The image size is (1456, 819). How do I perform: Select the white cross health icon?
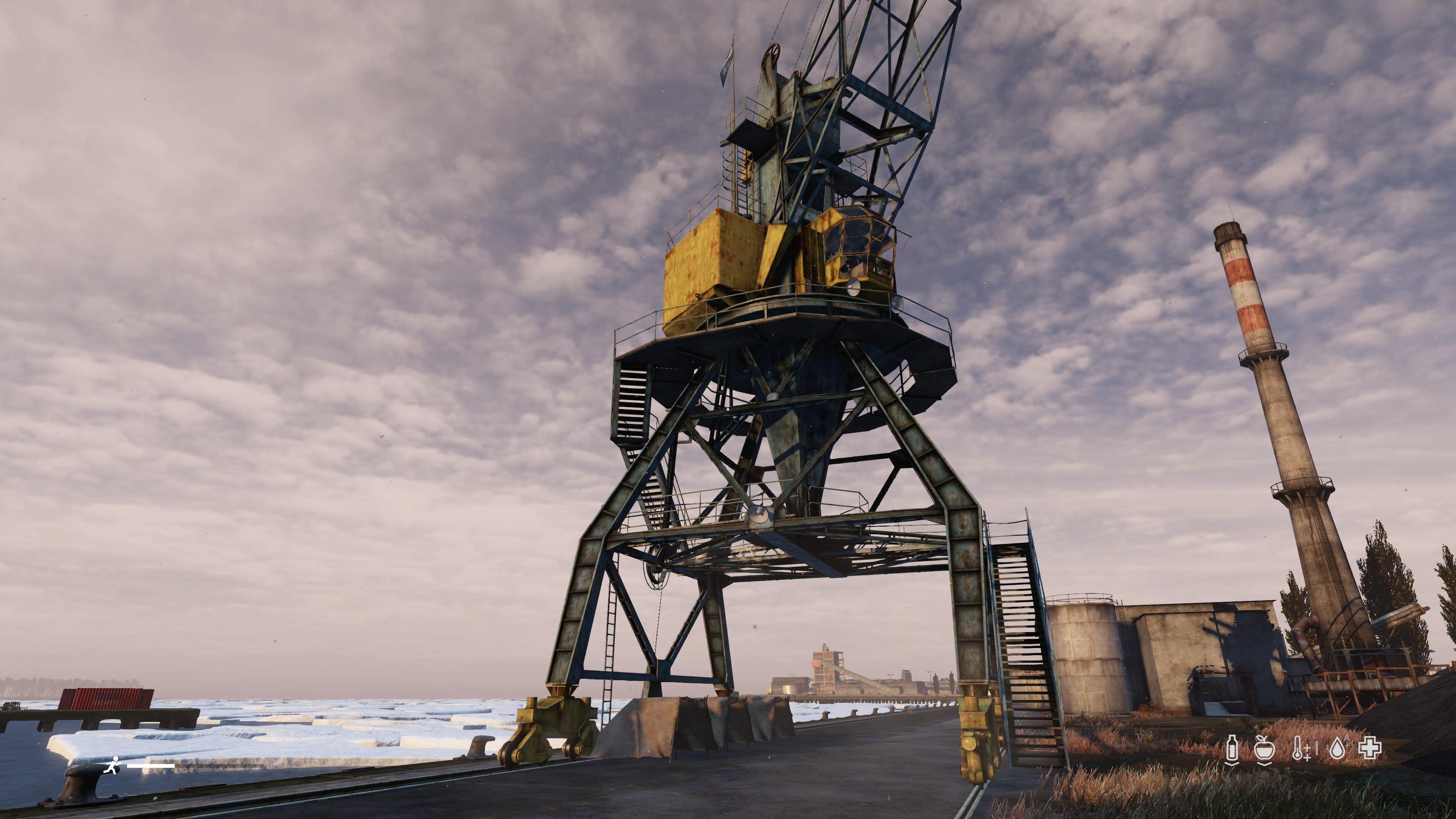tap(1370, 748)
